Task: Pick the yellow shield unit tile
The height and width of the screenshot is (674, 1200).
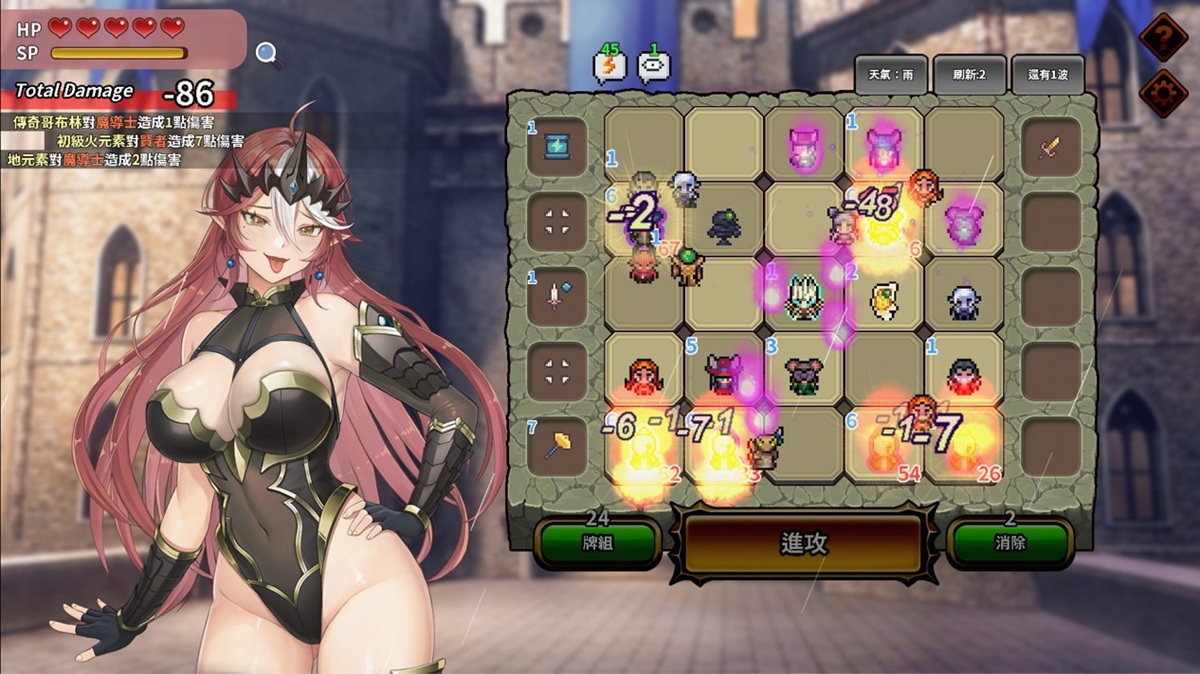Action: pos(883,299)
